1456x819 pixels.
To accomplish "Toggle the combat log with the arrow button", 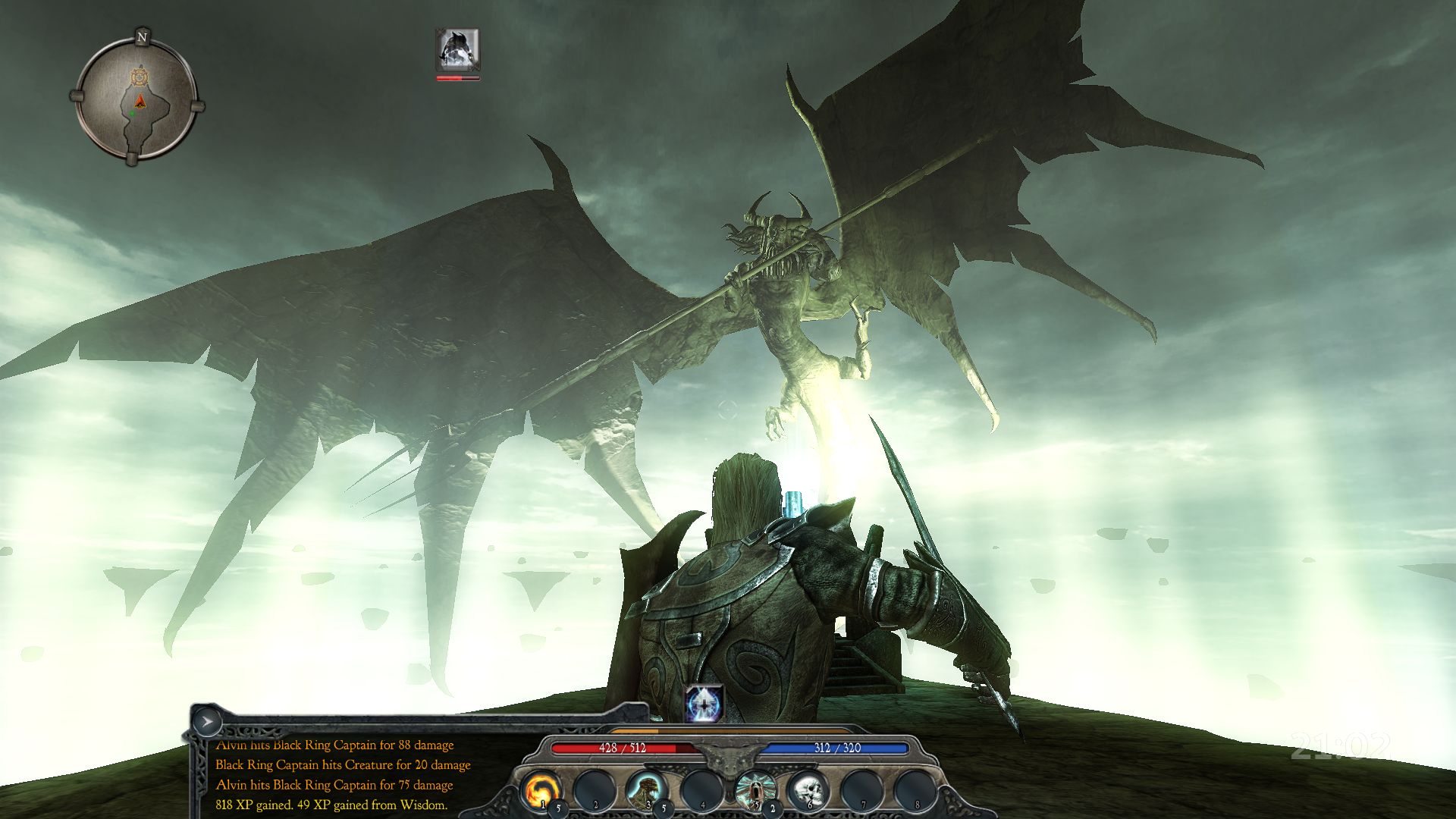I will pyautogui.click(x=206, y=722).
